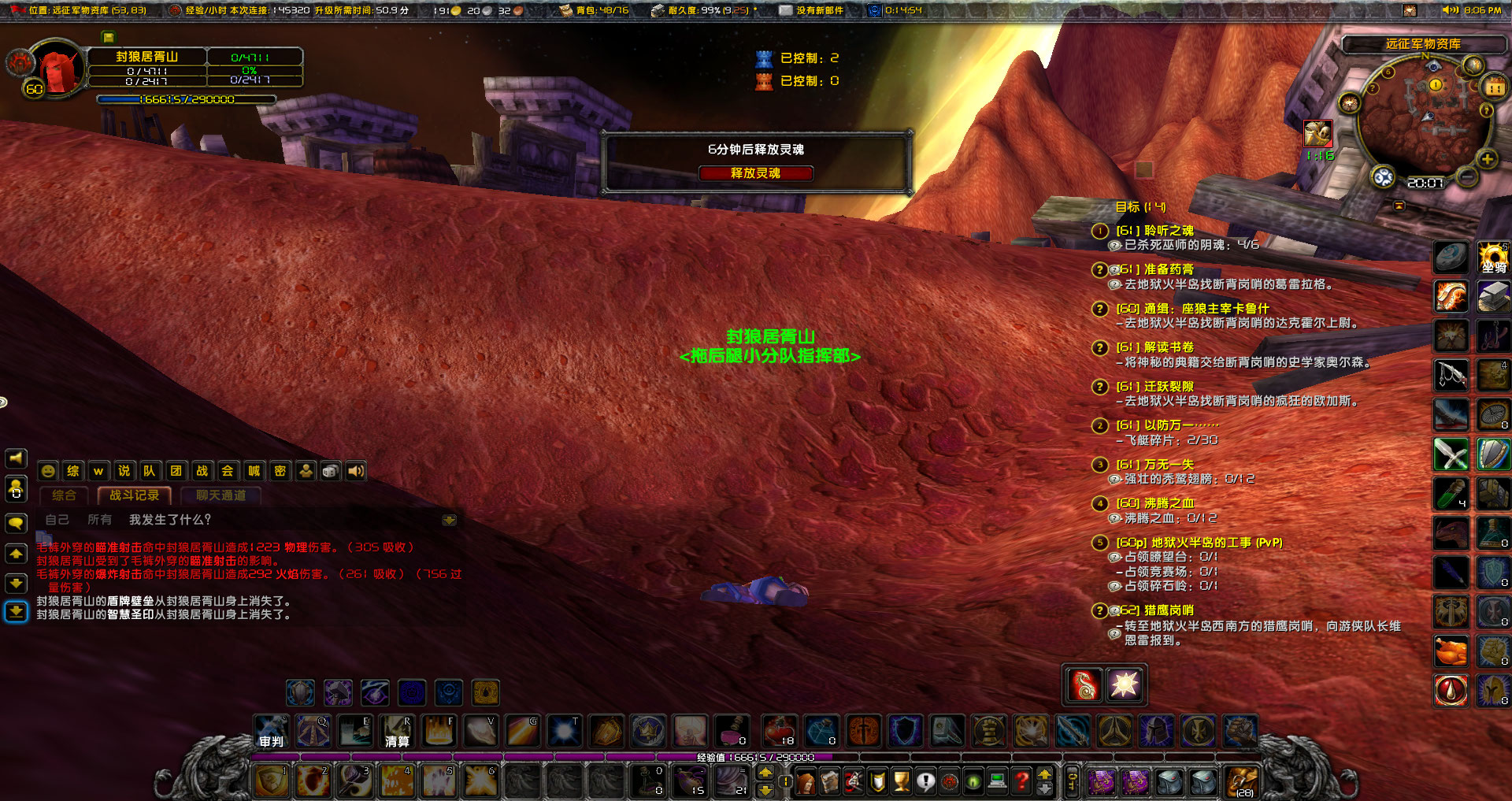The image size is (1512, 801).
Task: Toggle the smiley emote icon in chat bar
Action: click(x=48, y=470)
